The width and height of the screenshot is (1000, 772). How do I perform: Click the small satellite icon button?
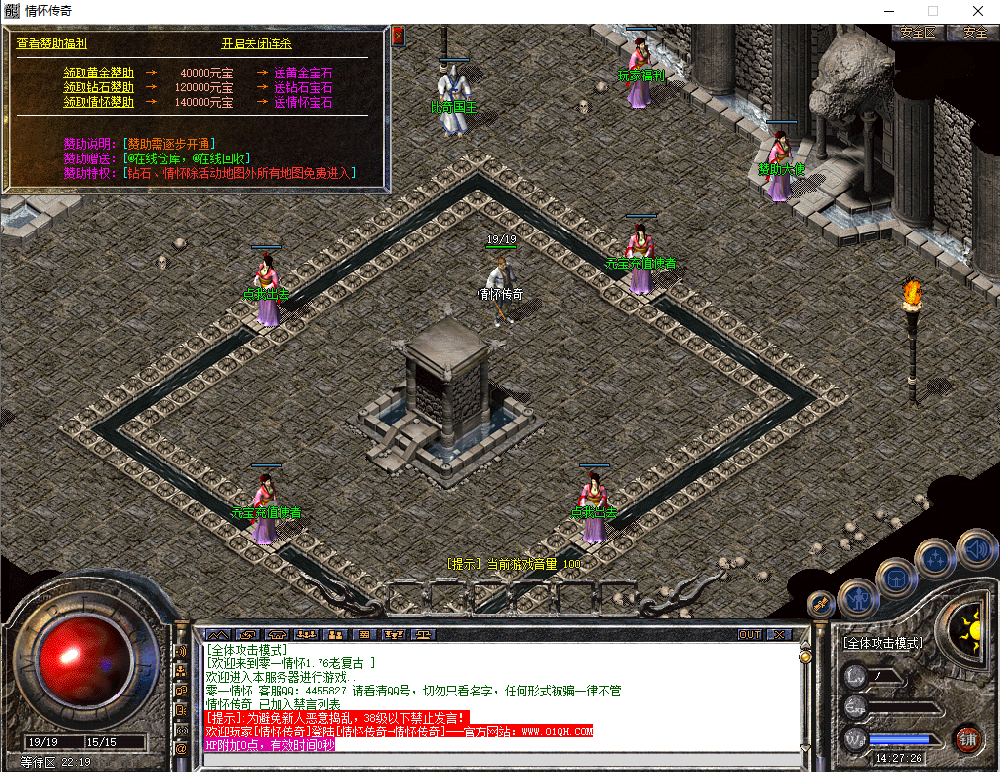point(822,605)
